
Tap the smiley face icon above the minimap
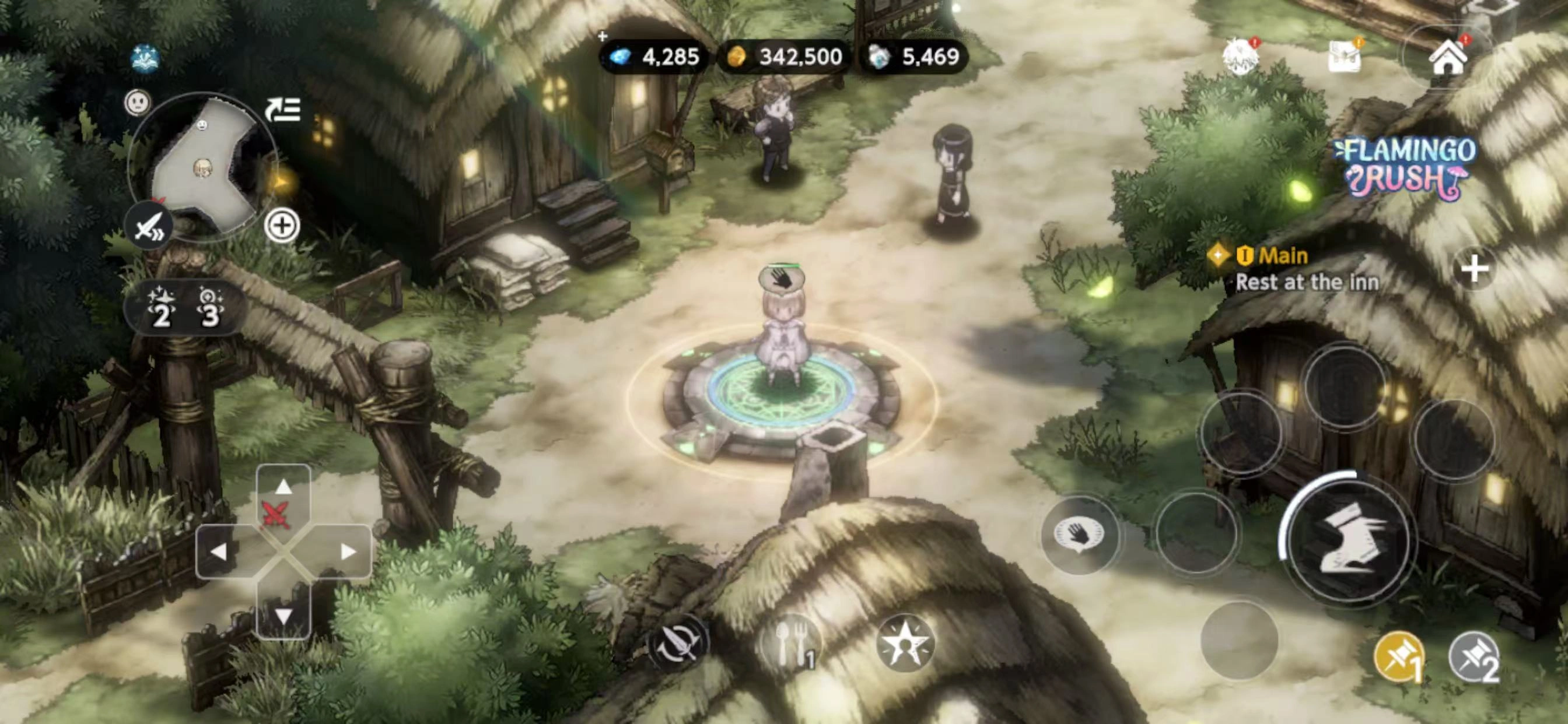138,102
